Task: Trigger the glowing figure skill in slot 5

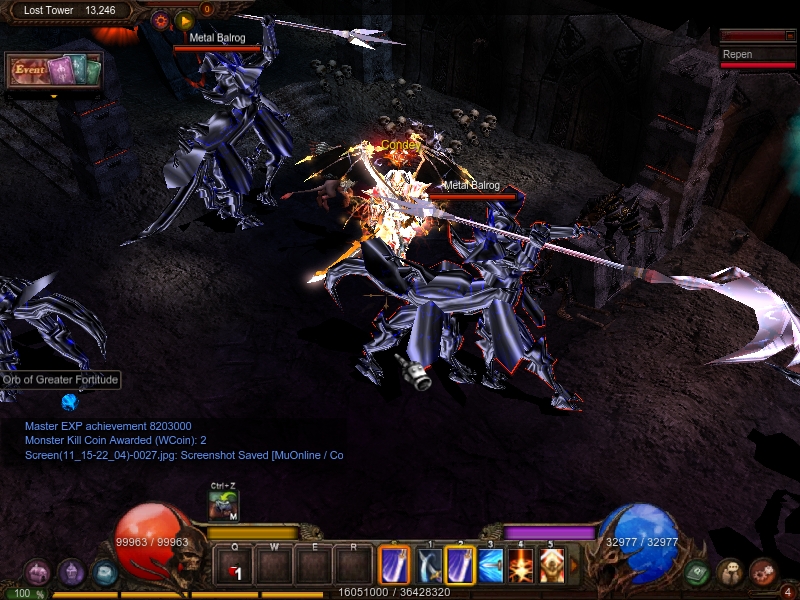Action: [551, 566]
